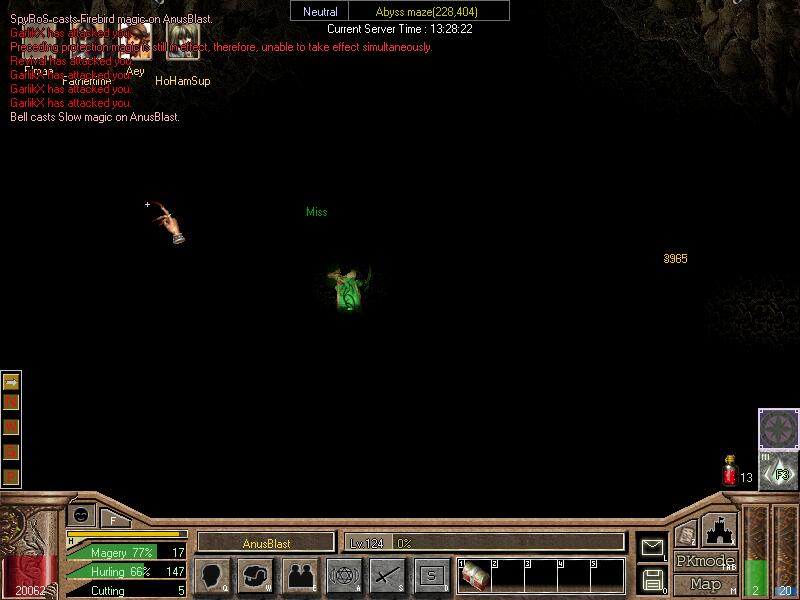Open the two-people party icon
Image resolution: width=800 pixels, height=600 pixels.
click(x=299, y=576)
